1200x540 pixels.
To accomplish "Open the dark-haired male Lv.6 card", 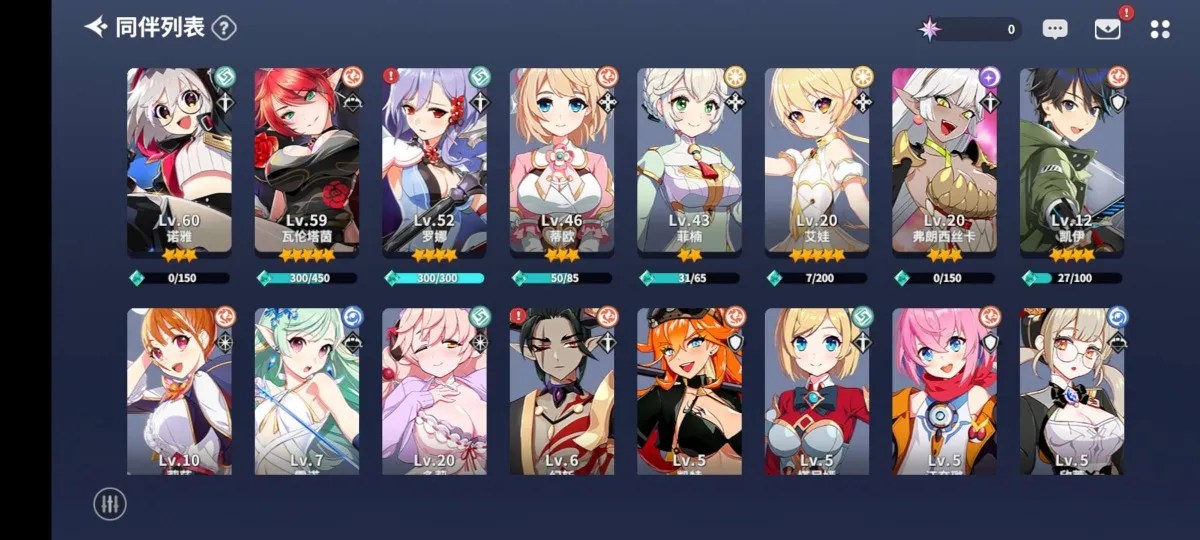I will 562,390.
